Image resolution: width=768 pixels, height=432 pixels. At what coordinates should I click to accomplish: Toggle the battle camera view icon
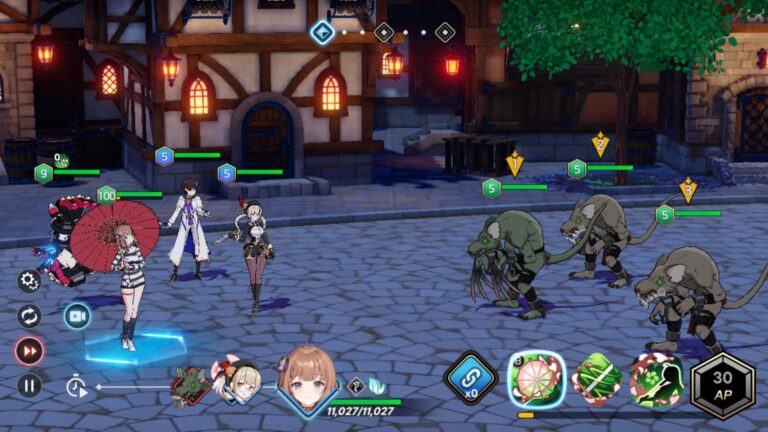(x=77, y=316)
